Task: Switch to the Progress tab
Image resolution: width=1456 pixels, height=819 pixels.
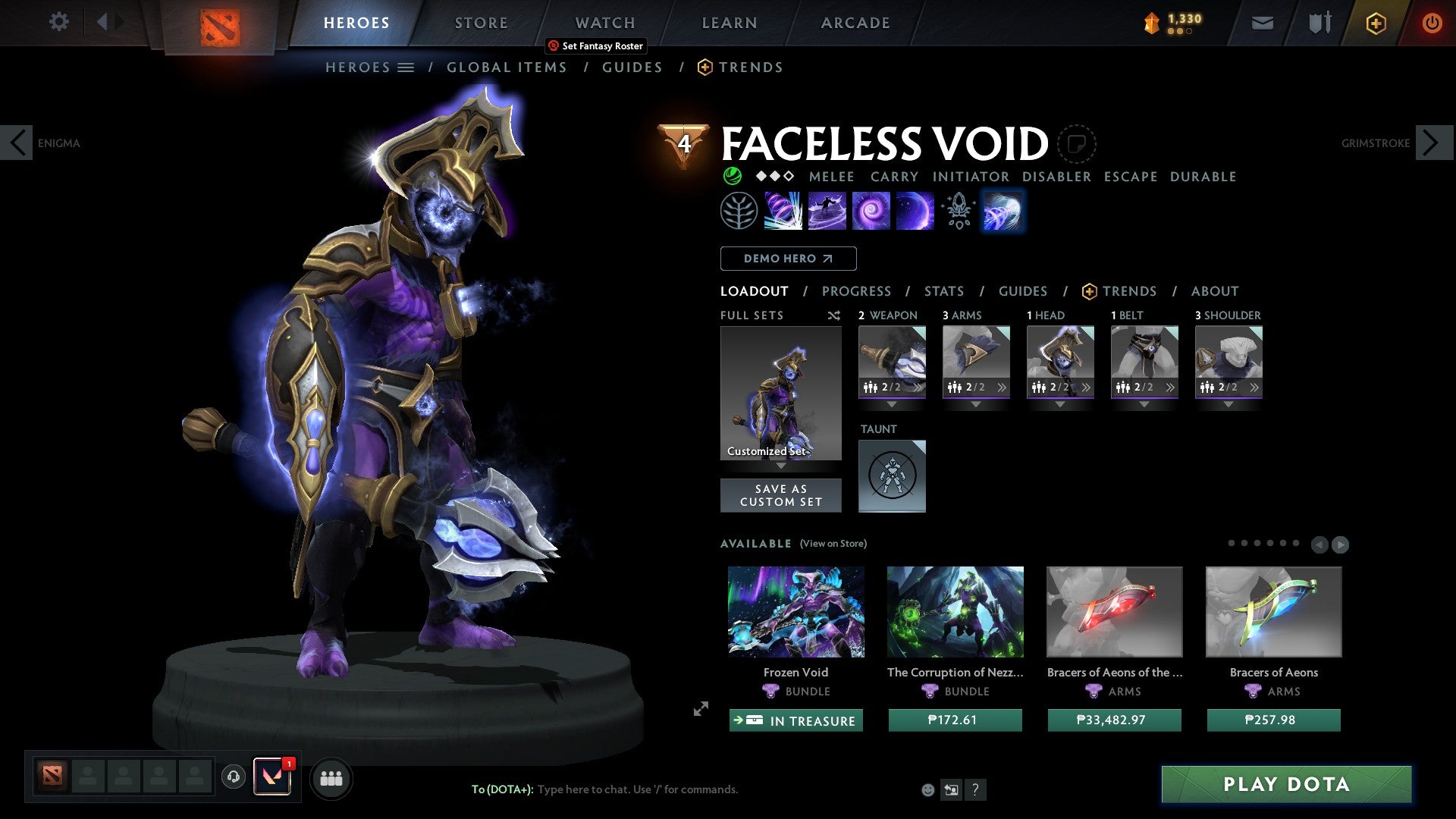Action: pos(857,290)
